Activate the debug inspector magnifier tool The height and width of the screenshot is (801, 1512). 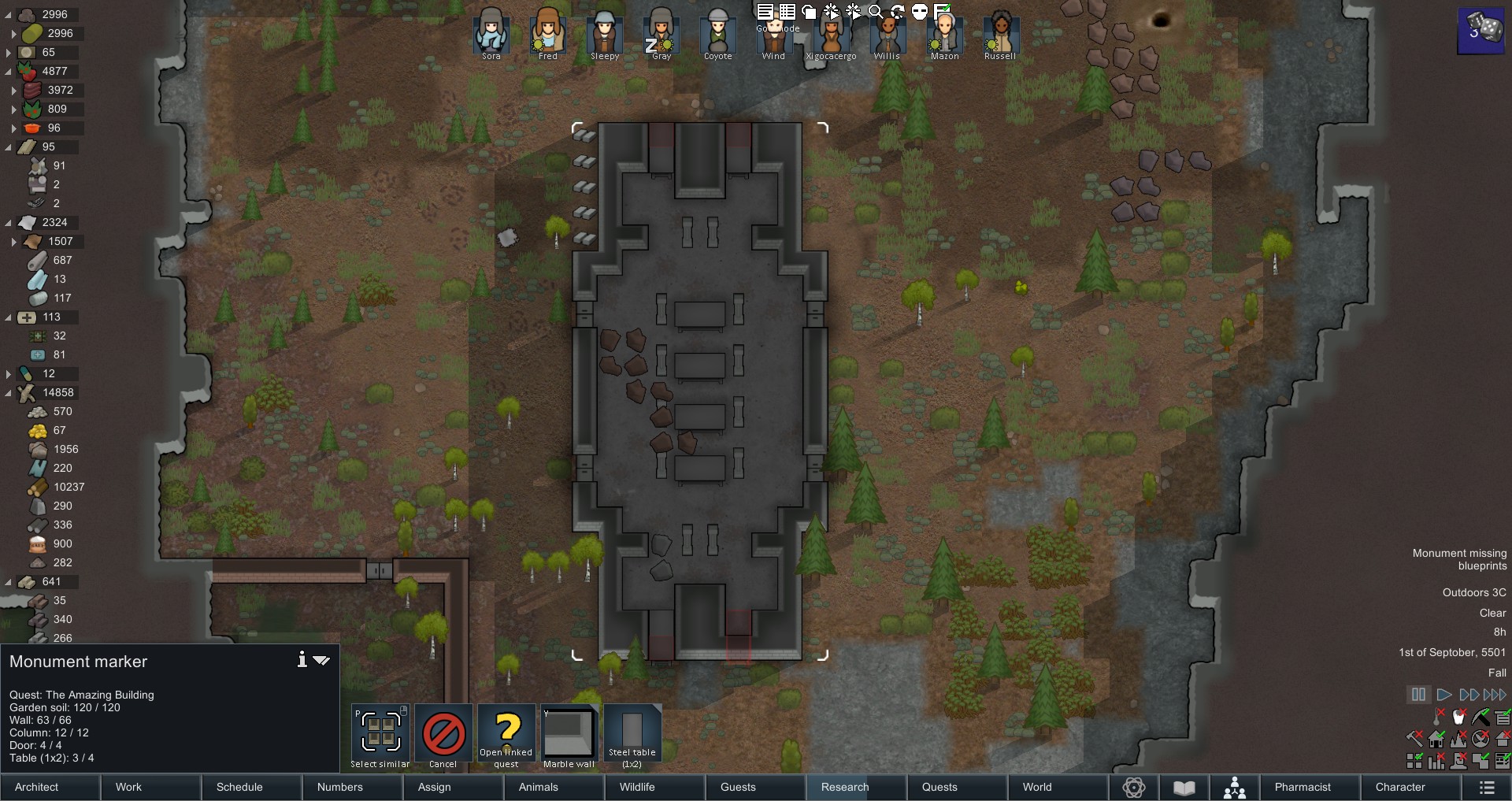pos(874,12)
